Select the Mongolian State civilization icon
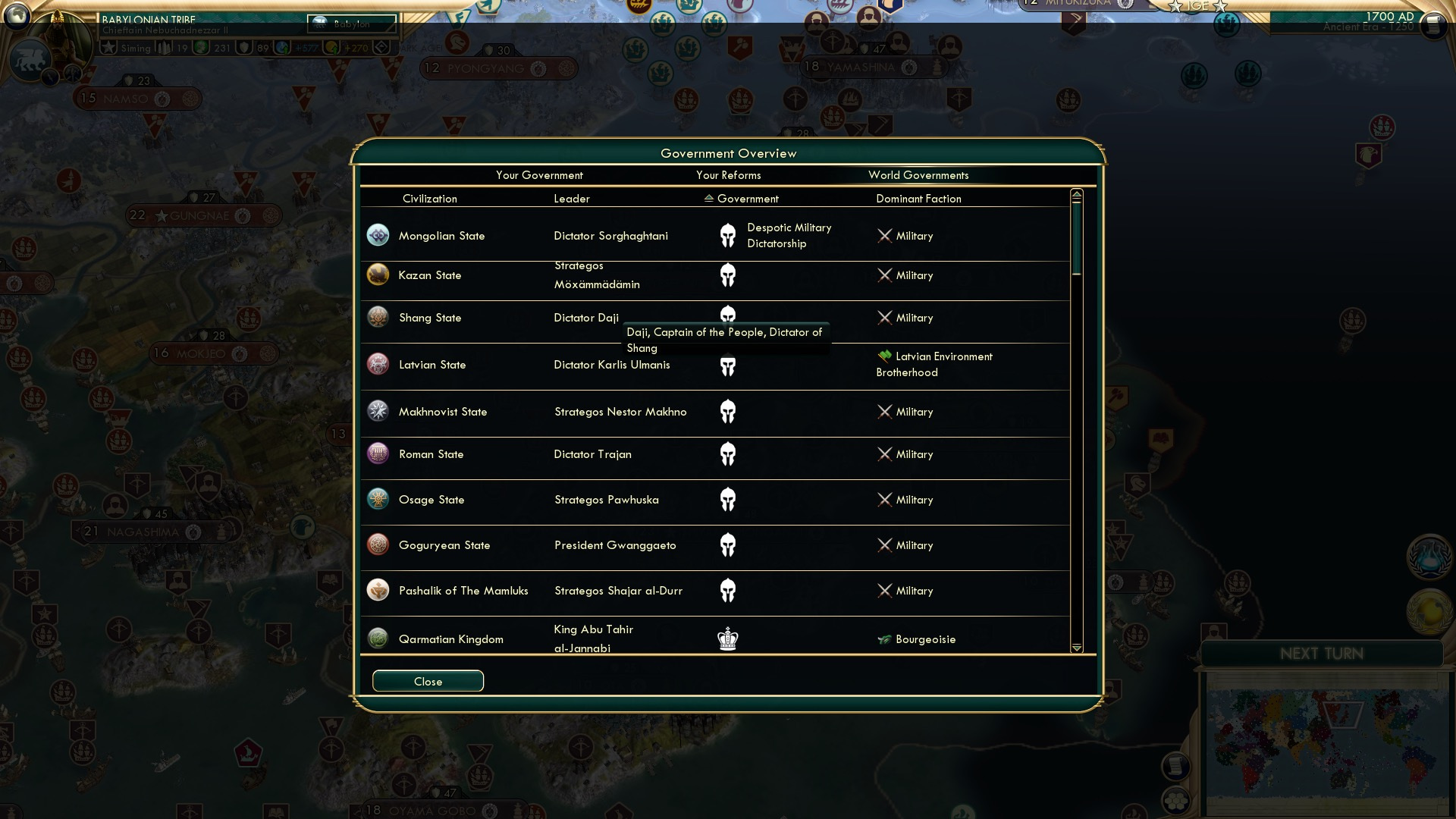Screen dimensions: 1456x819 (x=378, y=235)
